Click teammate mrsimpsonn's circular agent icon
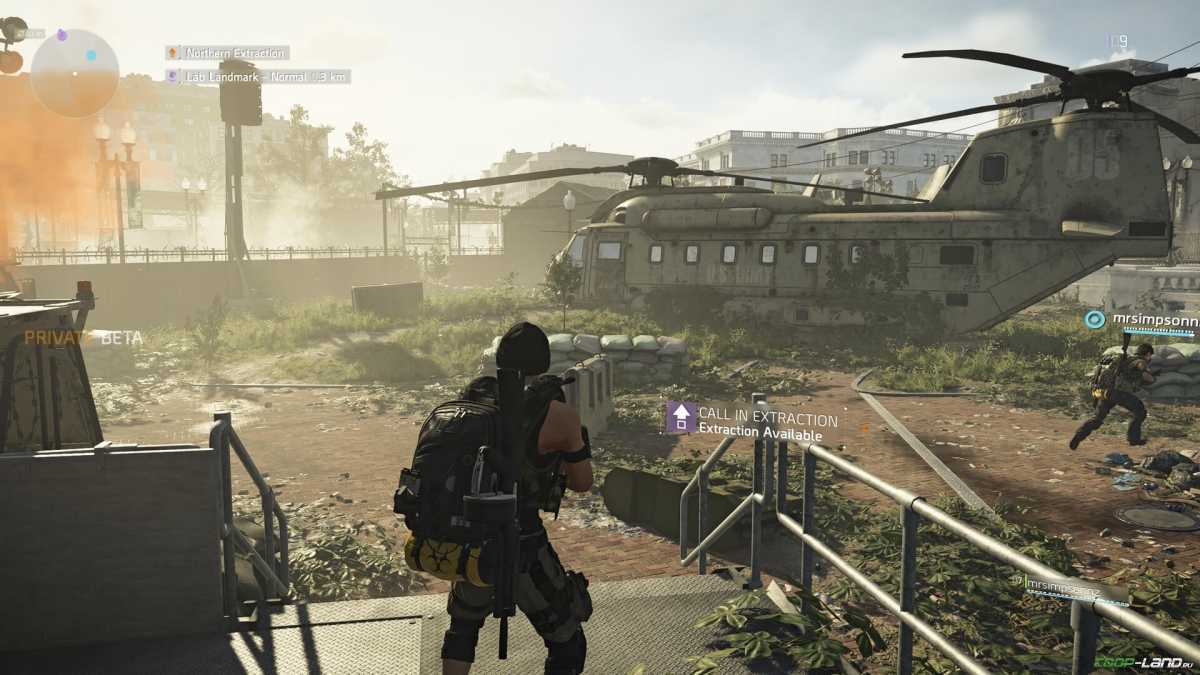 pos(1095,319)
